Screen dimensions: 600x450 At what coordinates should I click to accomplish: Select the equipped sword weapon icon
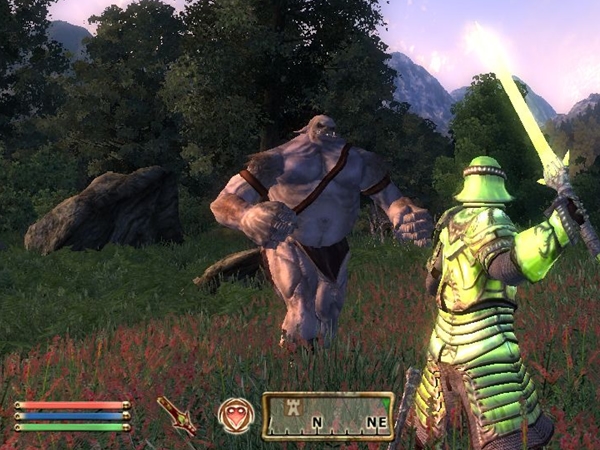click(177, 415)
